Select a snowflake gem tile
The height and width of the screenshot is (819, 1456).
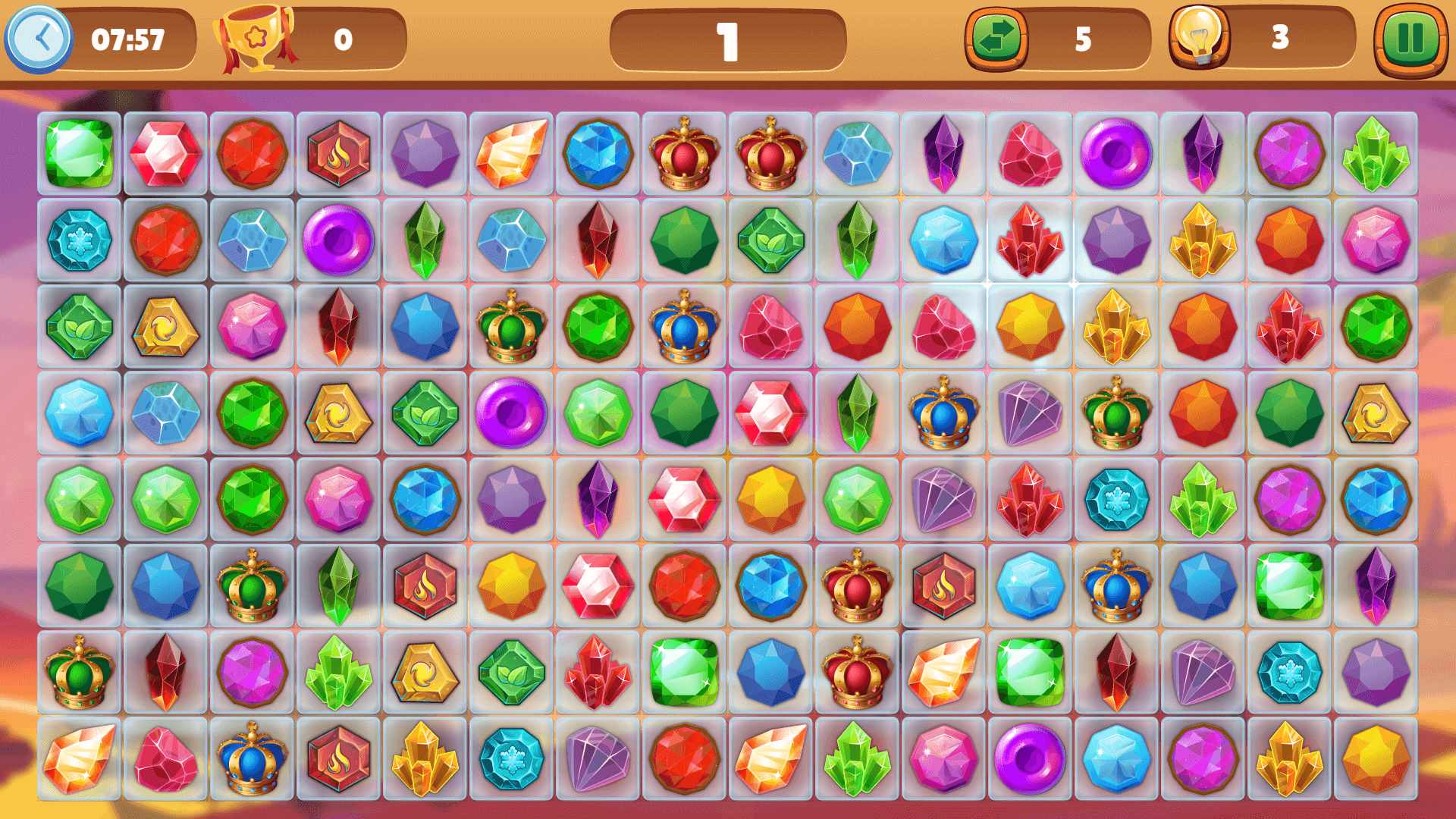tap(79, 240)
